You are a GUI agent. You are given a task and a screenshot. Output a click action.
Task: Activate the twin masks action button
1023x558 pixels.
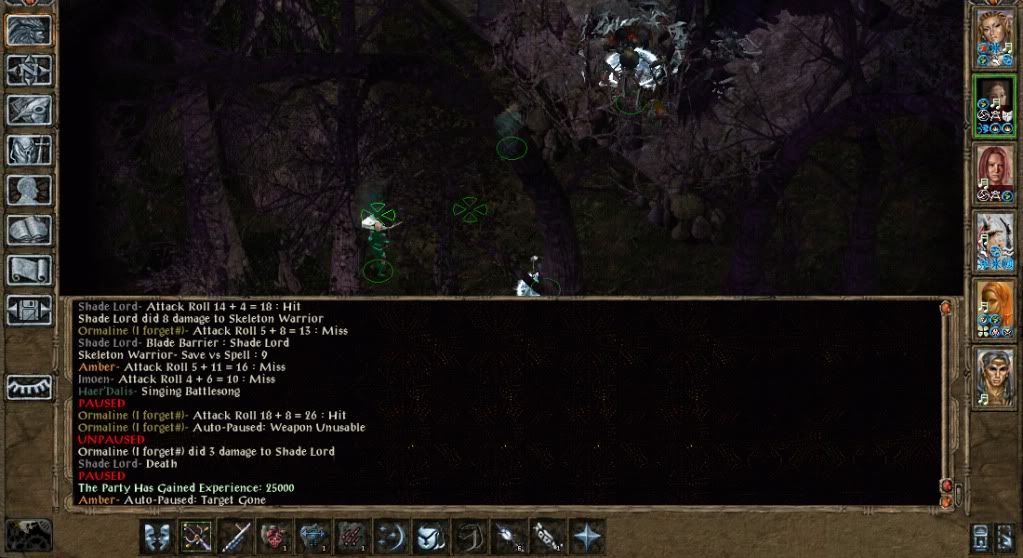click(x=158, y=536)
